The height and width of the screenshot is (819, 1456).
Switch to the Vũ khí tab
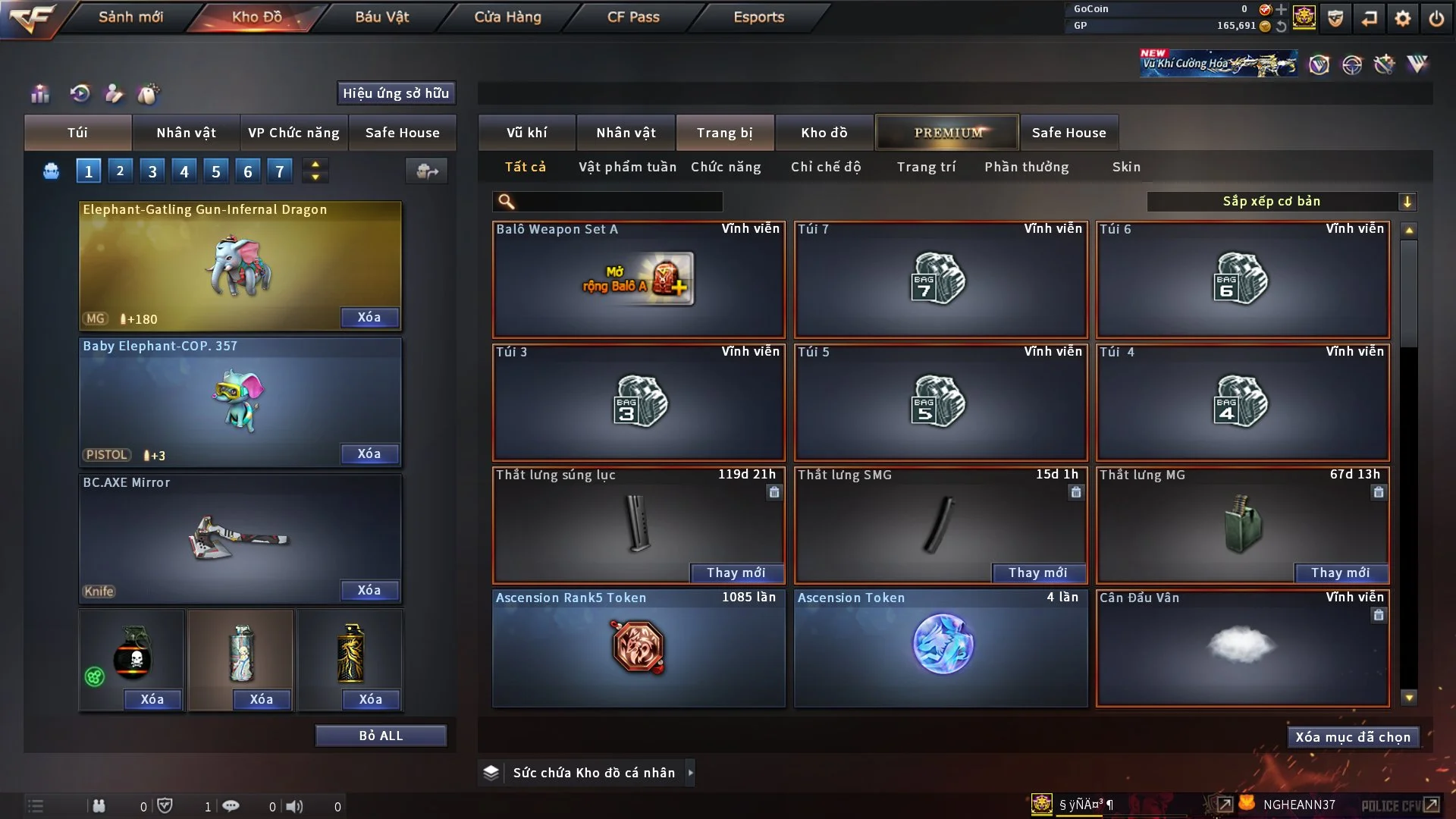(x=526, y=133)
